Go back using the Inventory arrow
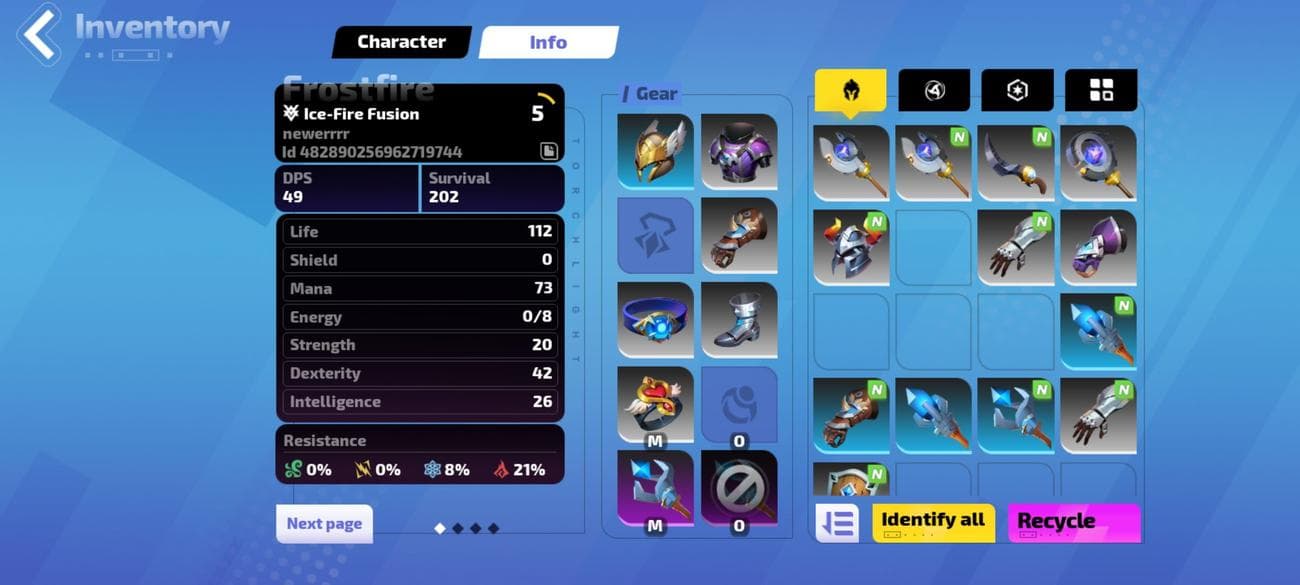1300x585 pixels. (40, 33)
